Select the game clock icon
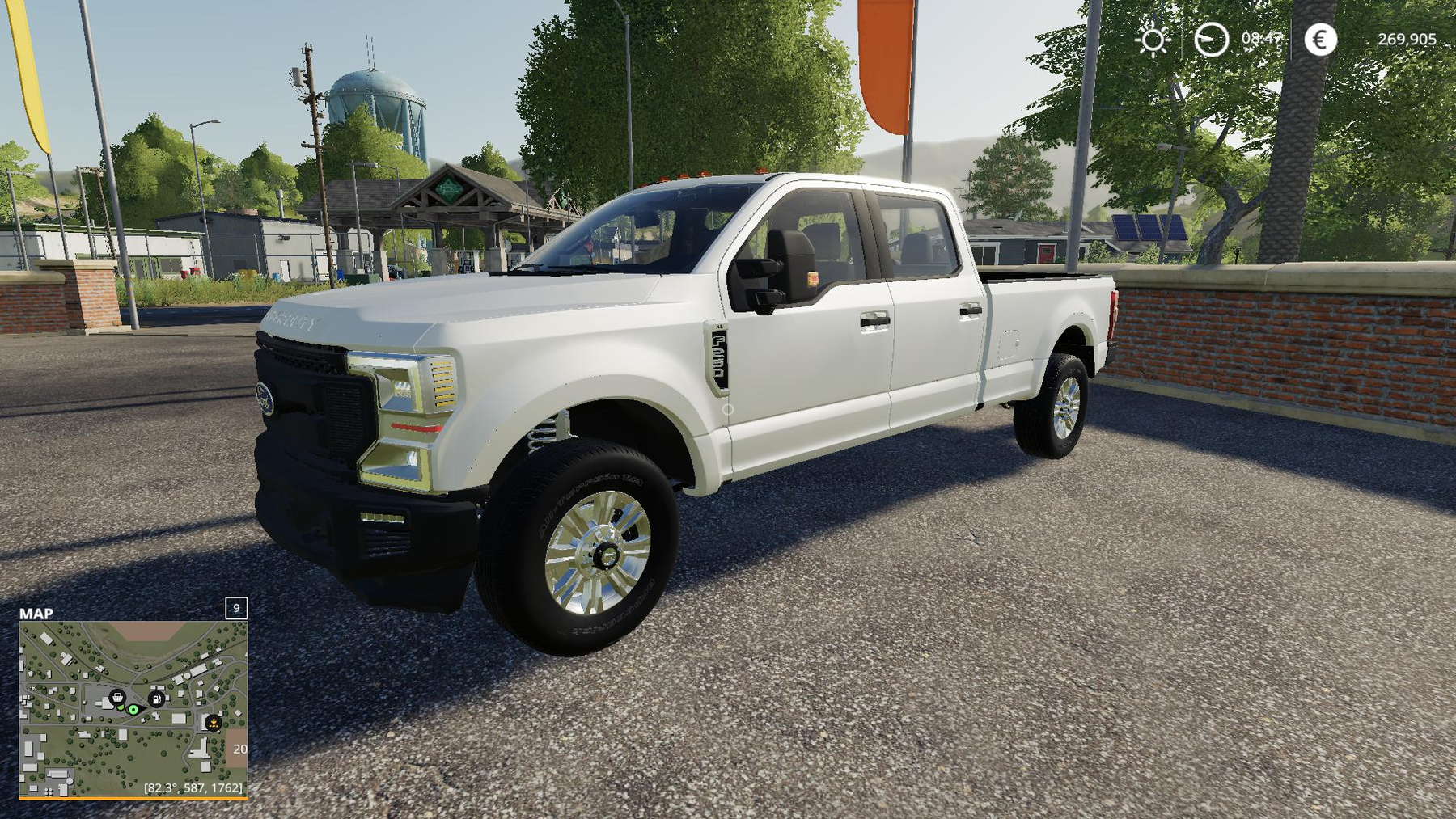The image size is (1456, 819). click(1211, 40)
